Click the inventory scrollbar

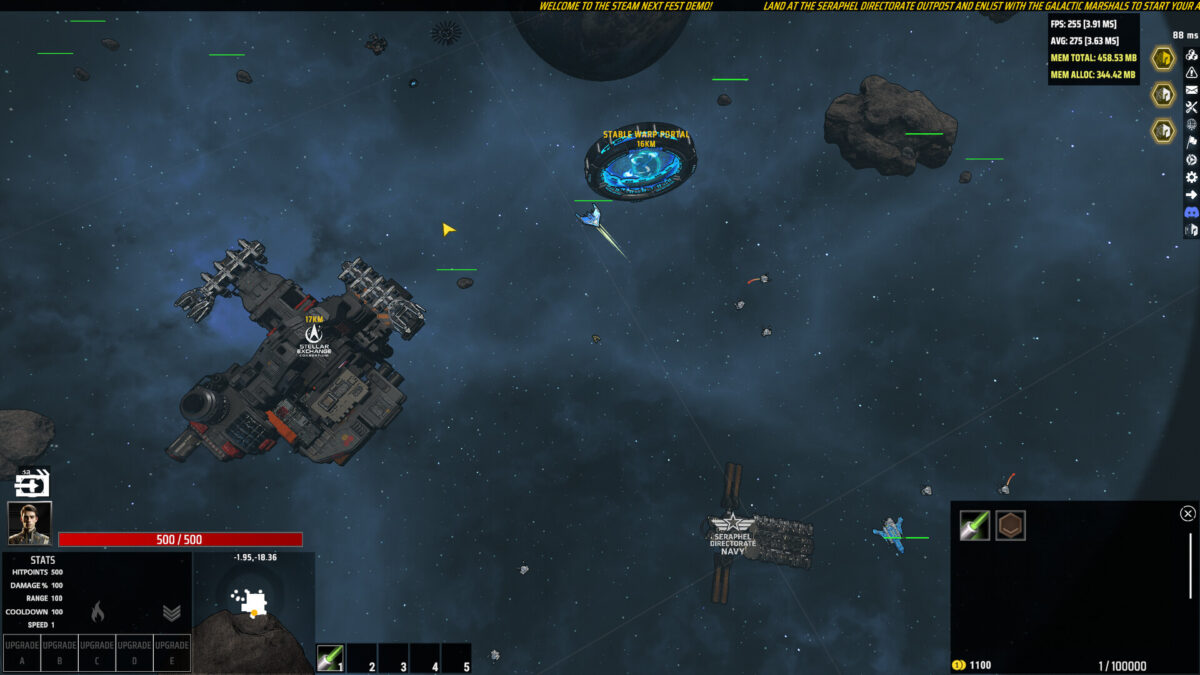(x=1189, y=567)
